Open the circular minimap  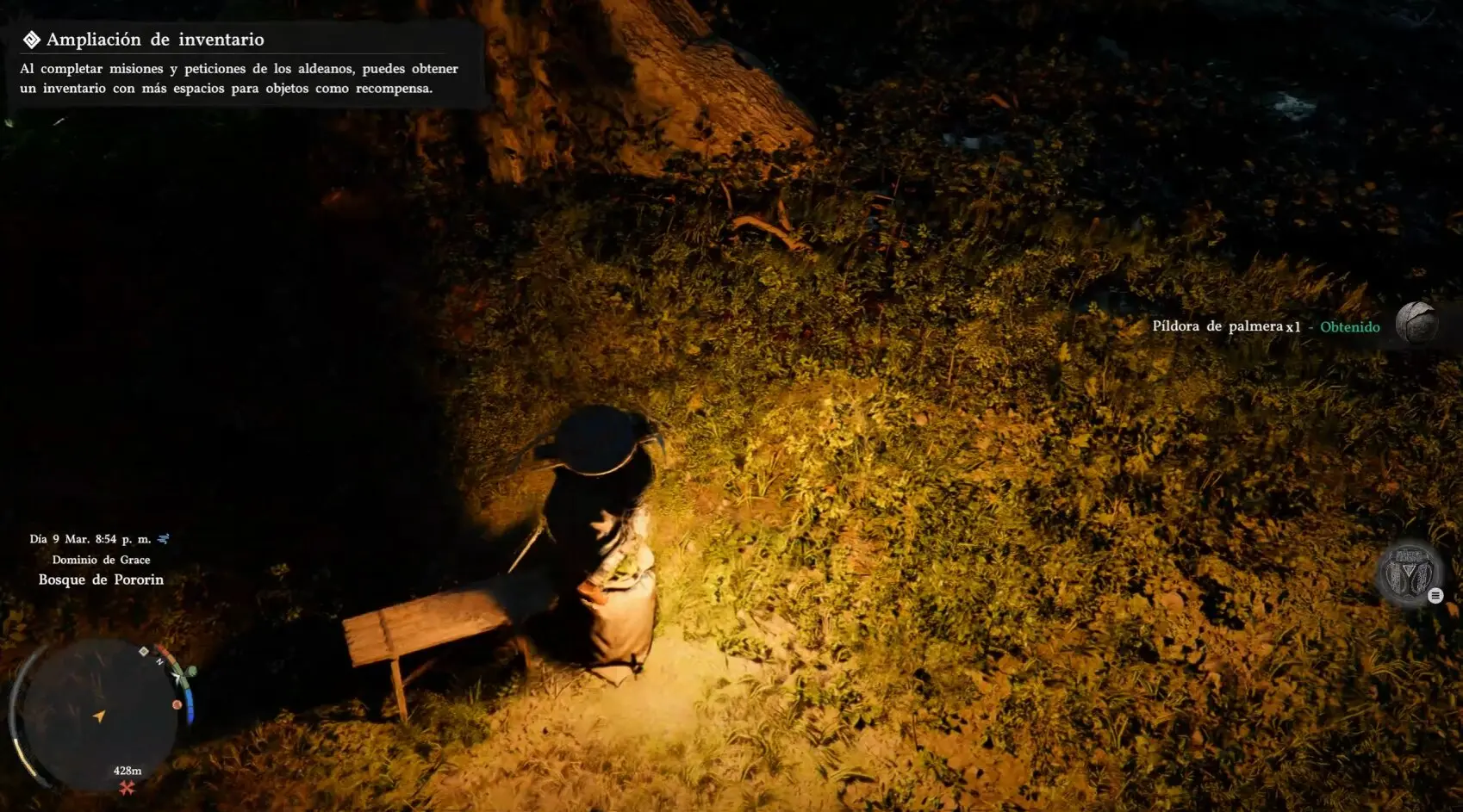coord(99,713)
